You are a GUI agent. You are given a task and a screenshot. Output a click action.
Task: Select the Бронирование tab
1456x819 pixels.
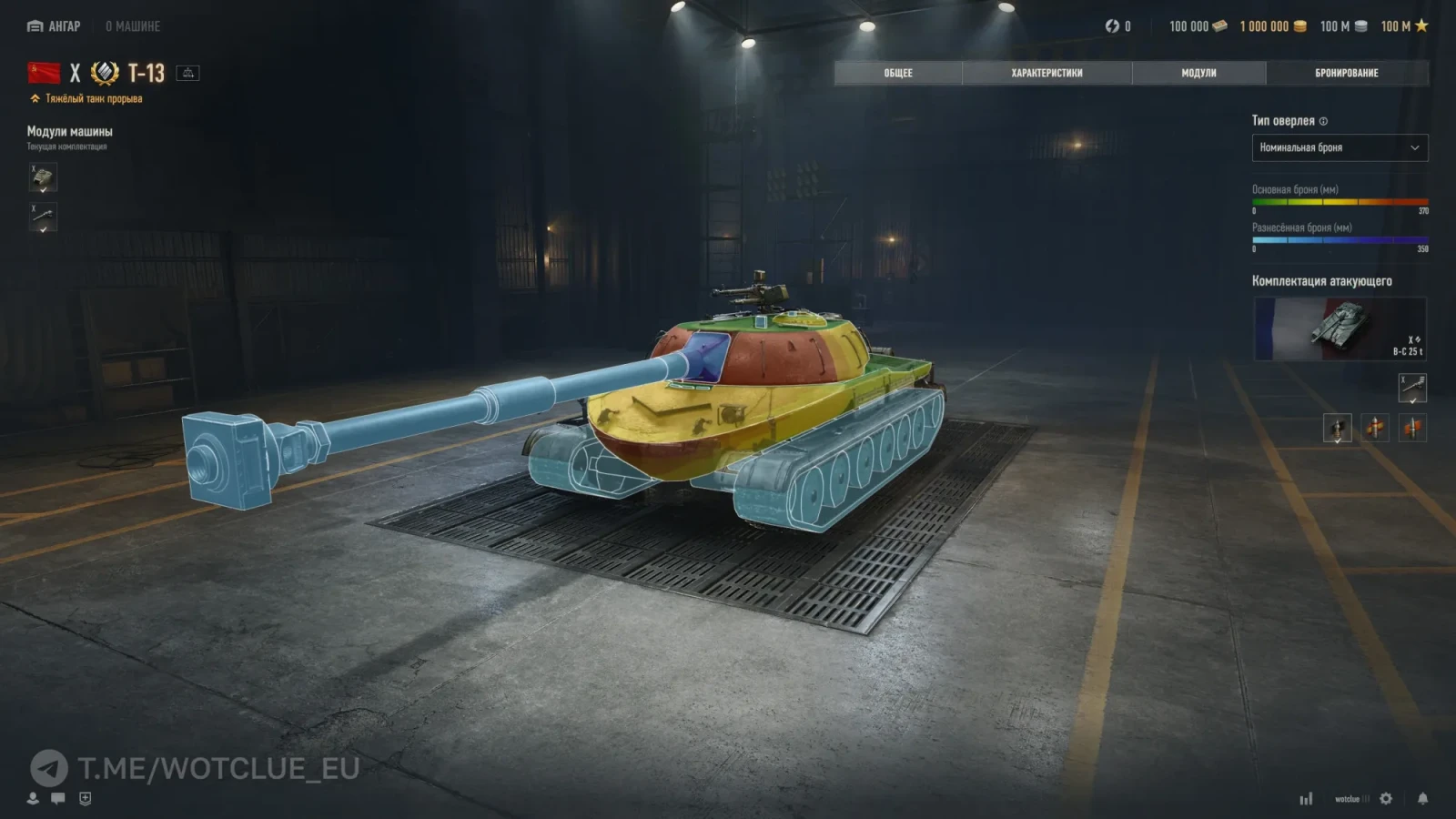[1346, 73]
